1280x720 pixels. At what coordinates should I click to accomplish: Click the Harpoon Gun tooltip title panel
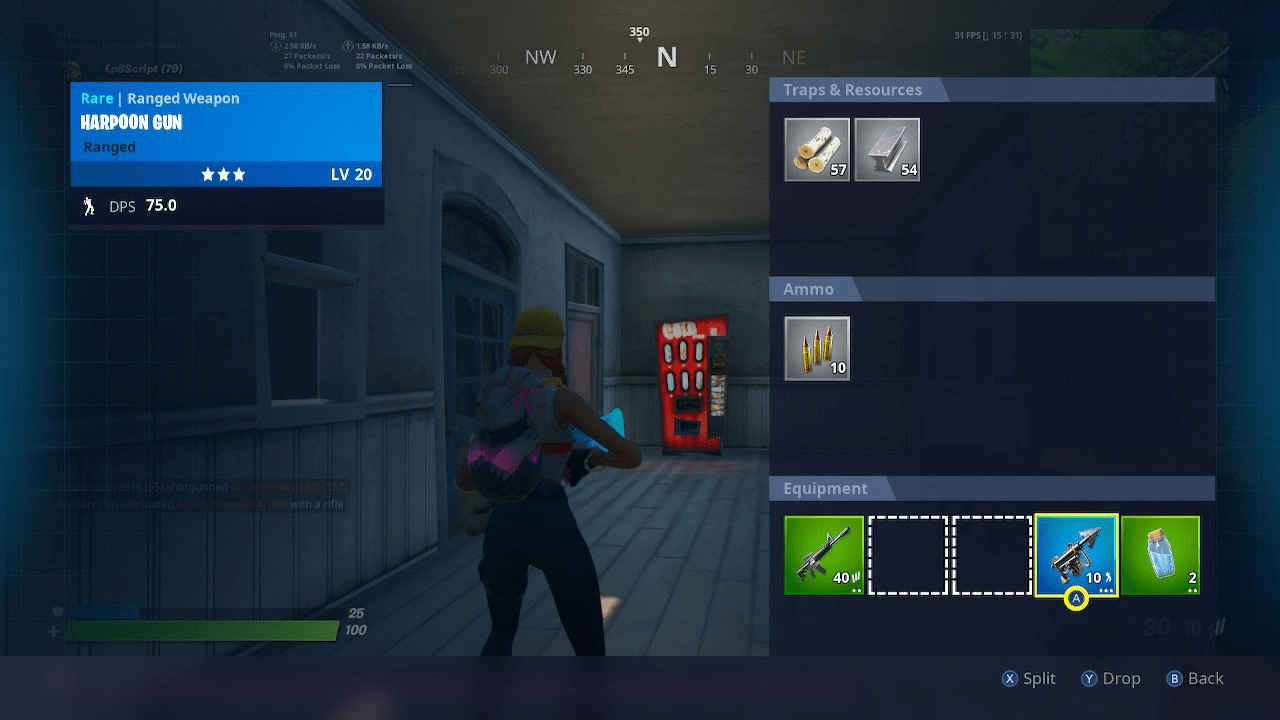(x=225, y=122)
